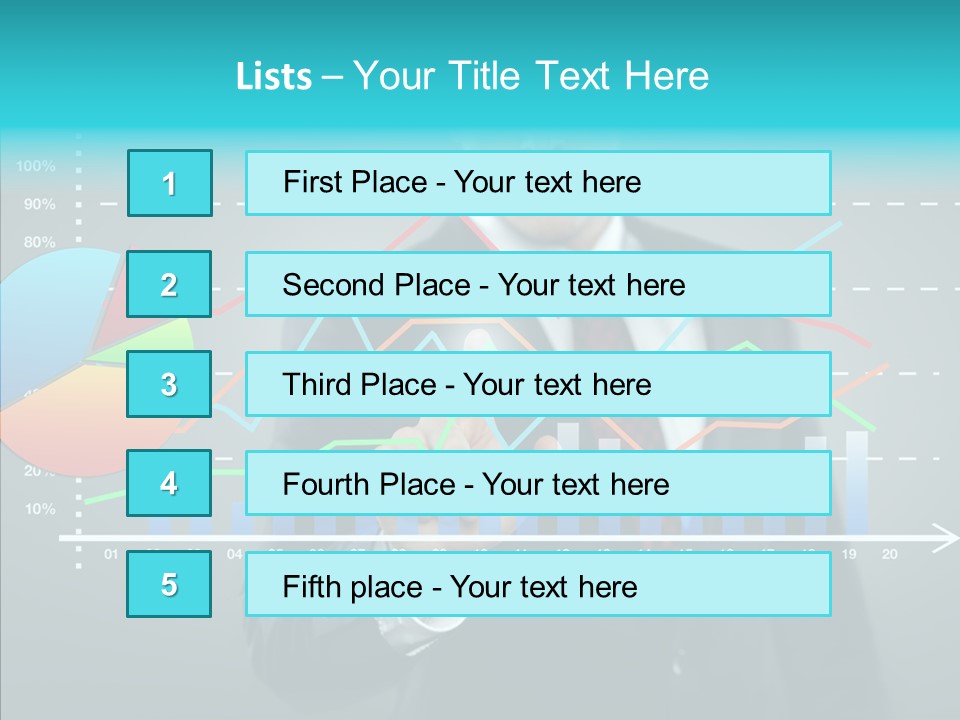960x720 pixels.
Task: Select the number 1 box
Action: coord(170,183)
